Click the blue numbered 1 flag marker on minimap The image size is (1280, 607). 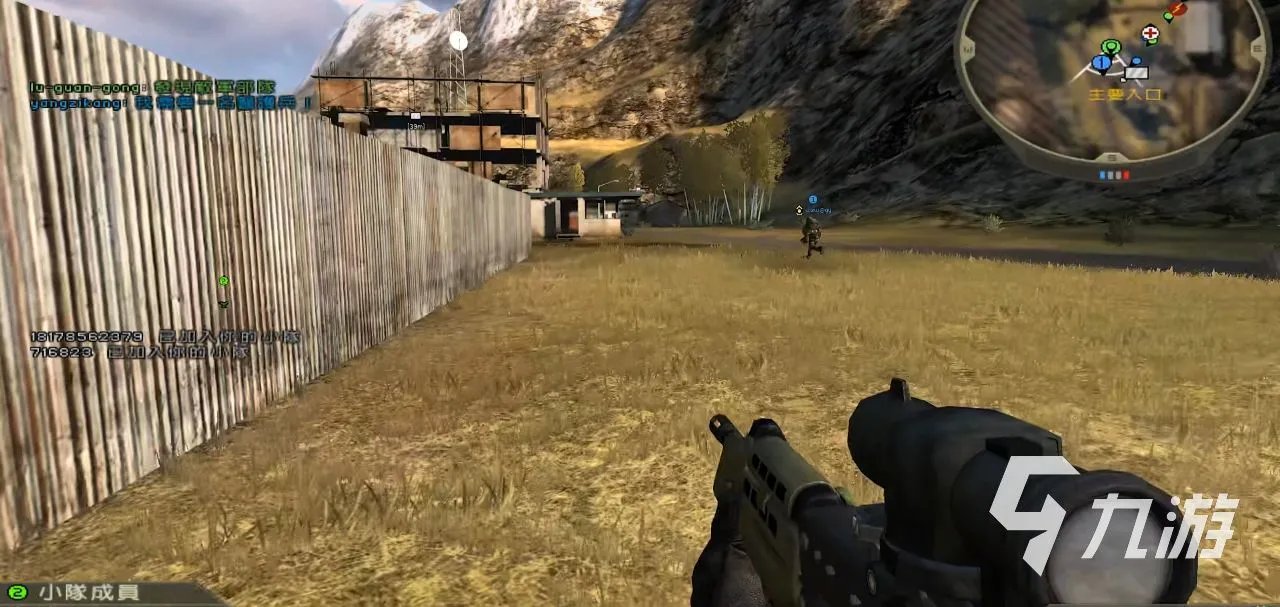(x=1101, y=64)
